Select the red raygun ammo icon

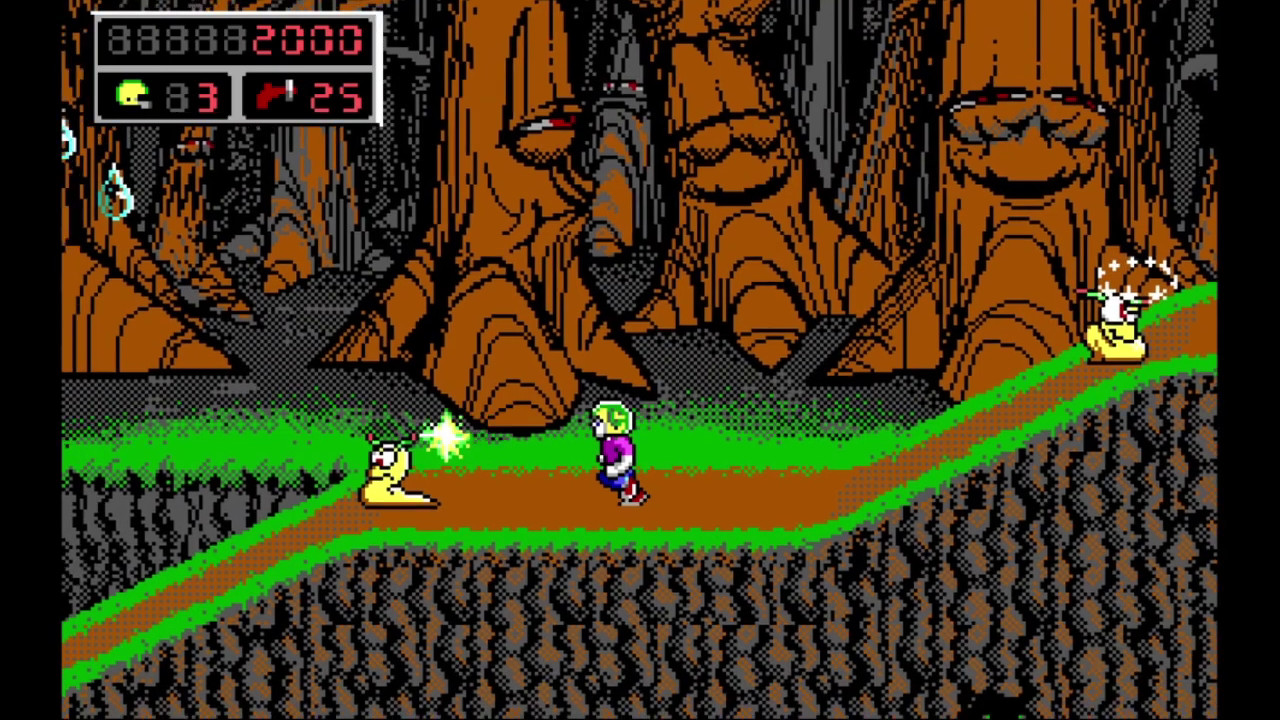tap(275, 95)
